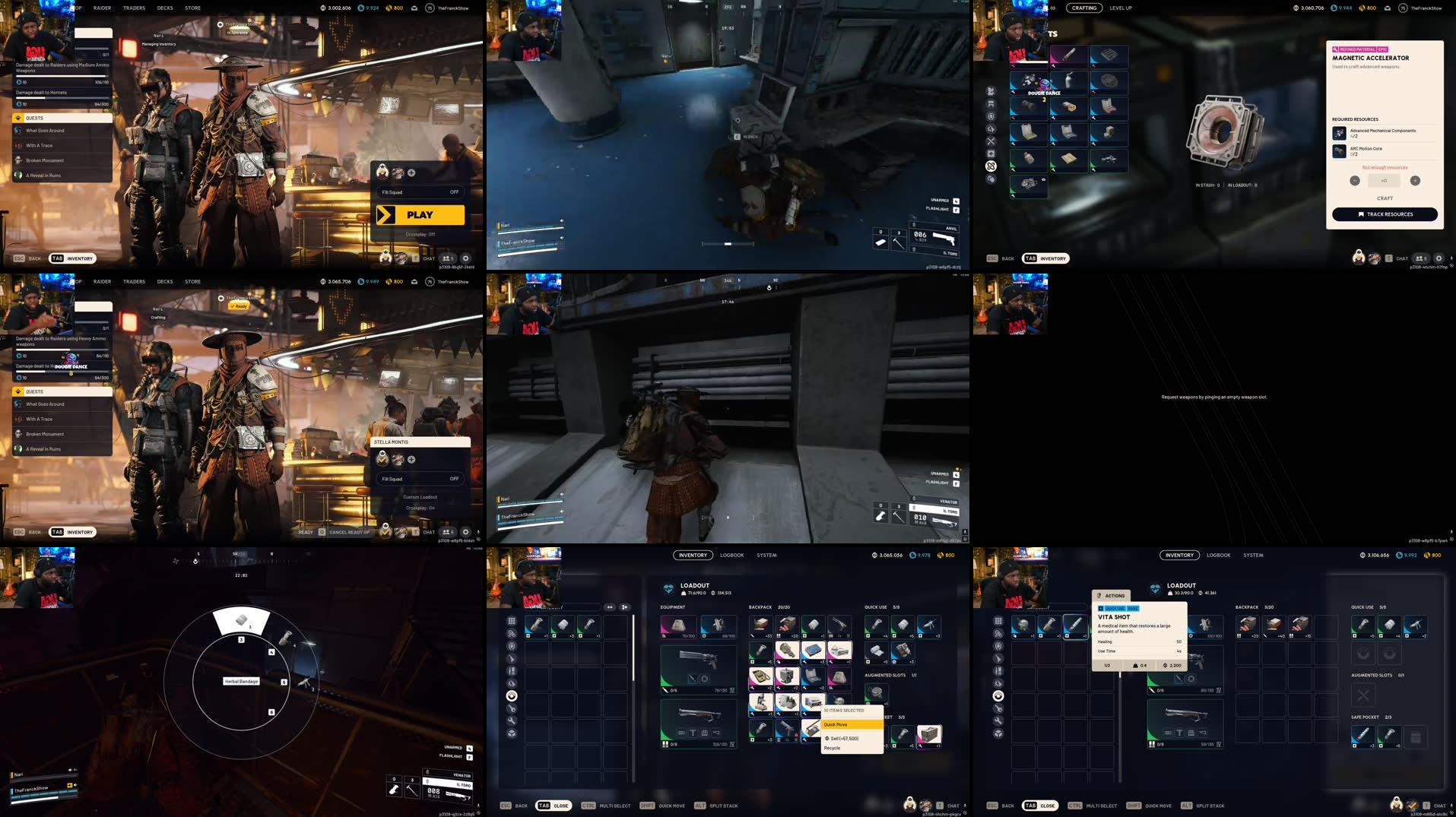
Task: Open sort options beside the inventory search bar
Action: [610, 607]
